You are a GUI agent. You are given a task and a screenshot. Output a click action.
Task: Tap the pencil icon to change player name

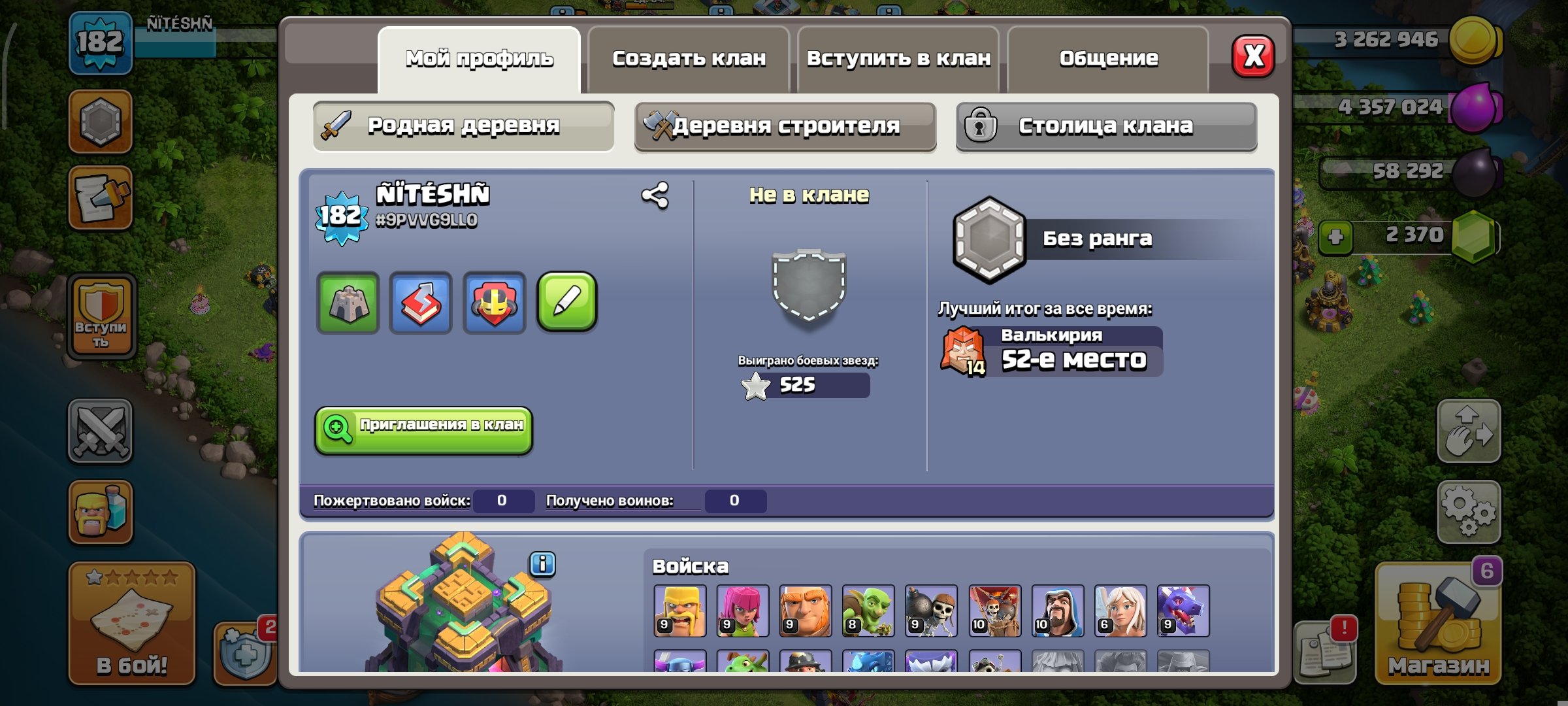(566, 303)
